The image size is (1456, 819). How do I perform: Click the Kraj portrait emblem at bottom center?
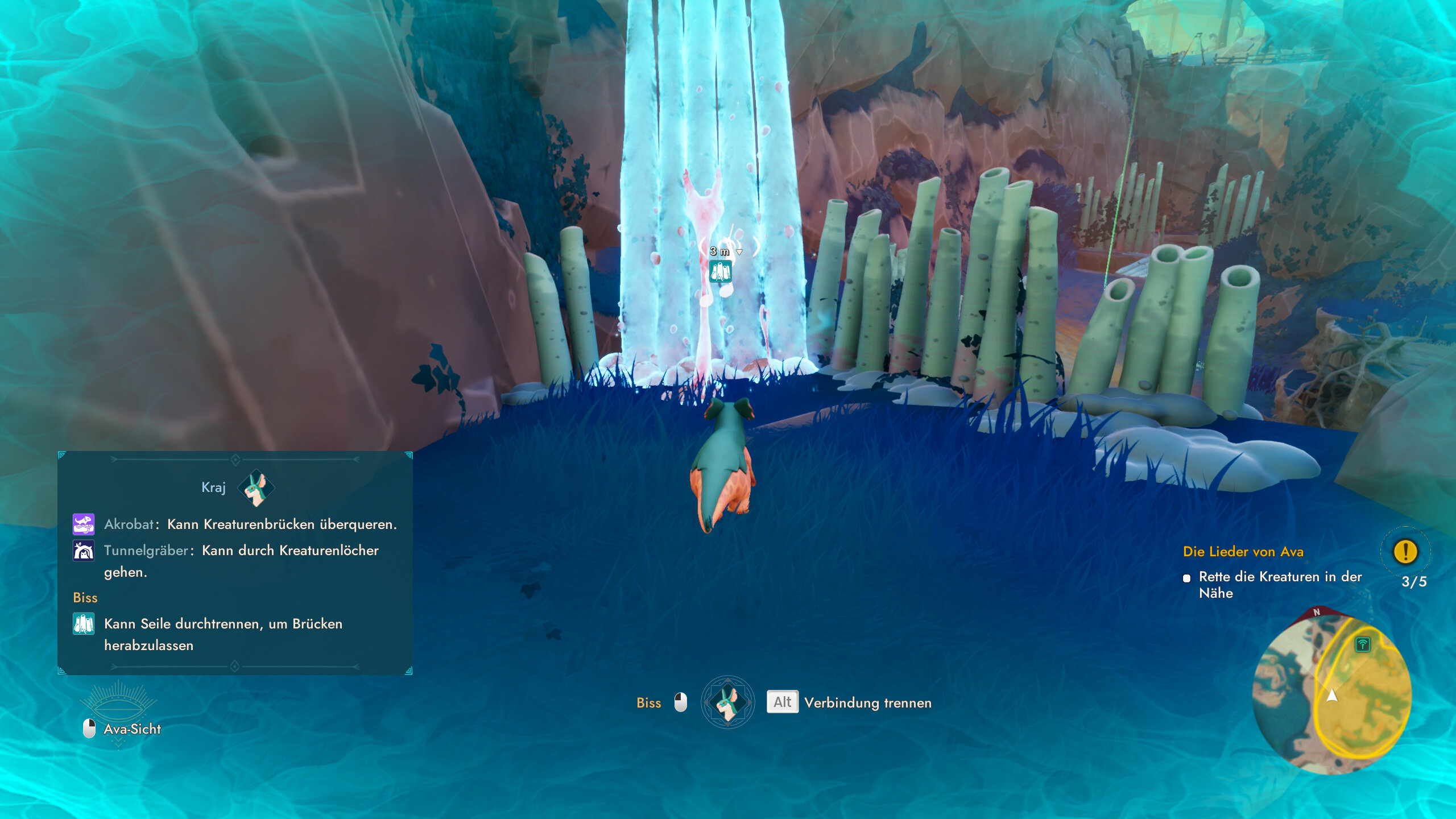[x=727, y=702]
